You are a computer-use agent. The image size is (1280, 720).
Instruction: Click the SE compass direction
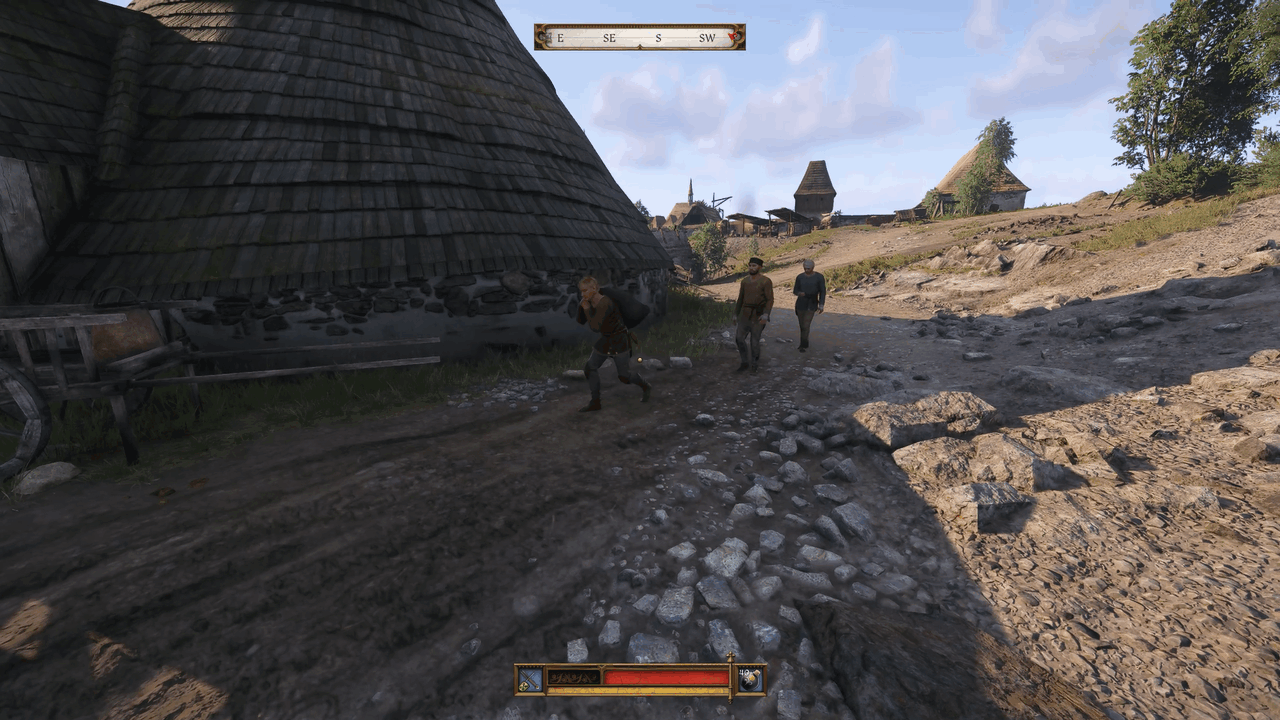(611, 37)
